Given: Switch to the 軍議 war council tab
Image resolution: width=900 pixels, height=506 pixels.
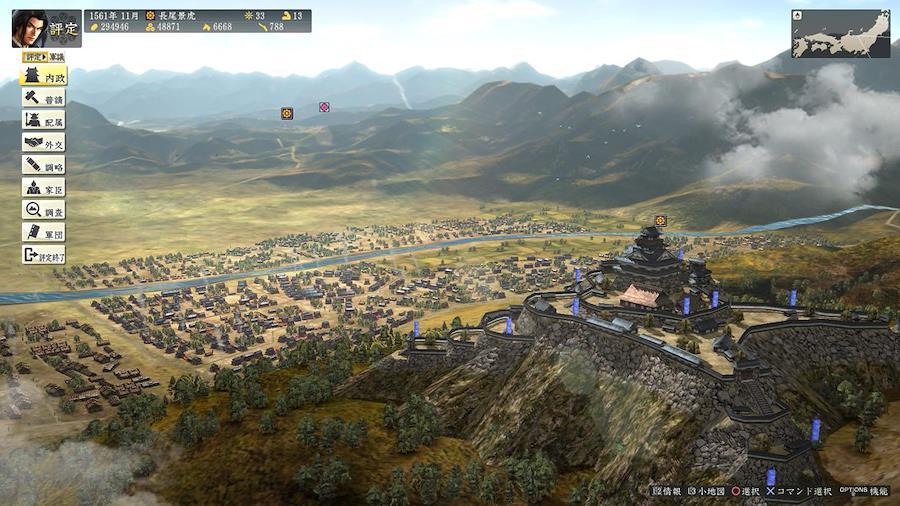Looking at the screenshot, I should pos(55,57).
